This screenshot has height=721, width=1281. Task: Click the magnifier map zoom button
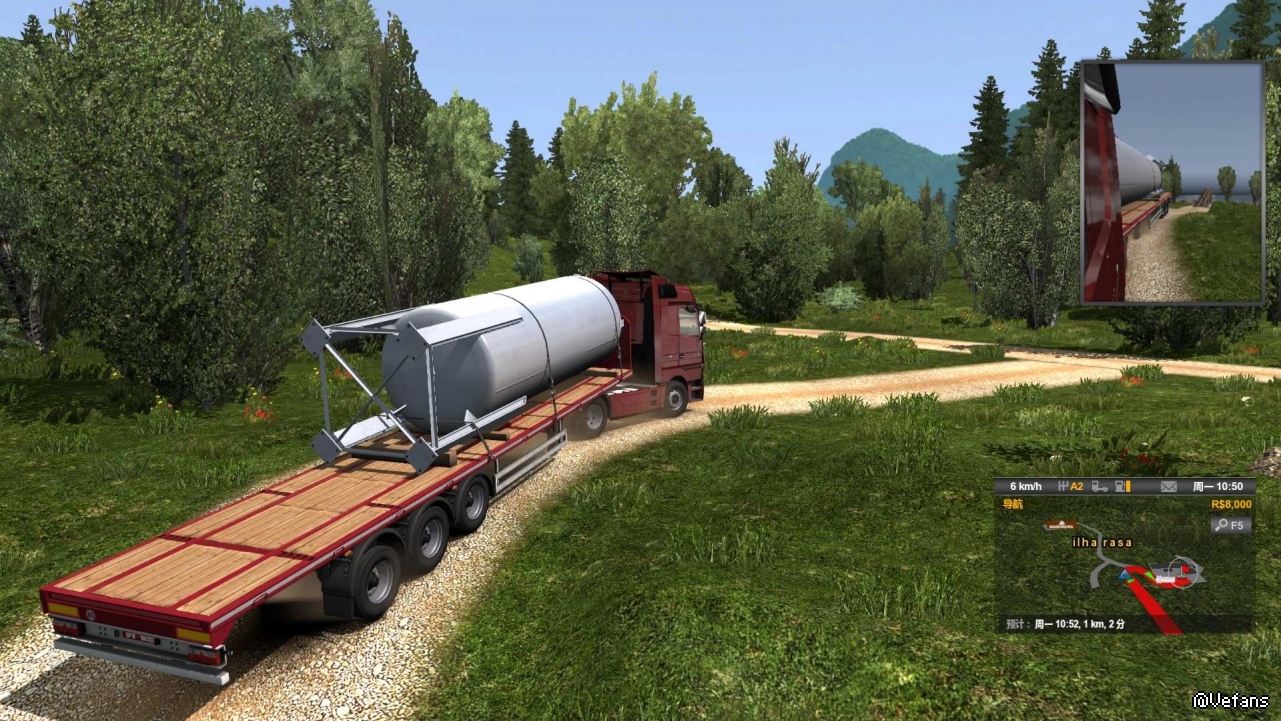(1230, 525)
